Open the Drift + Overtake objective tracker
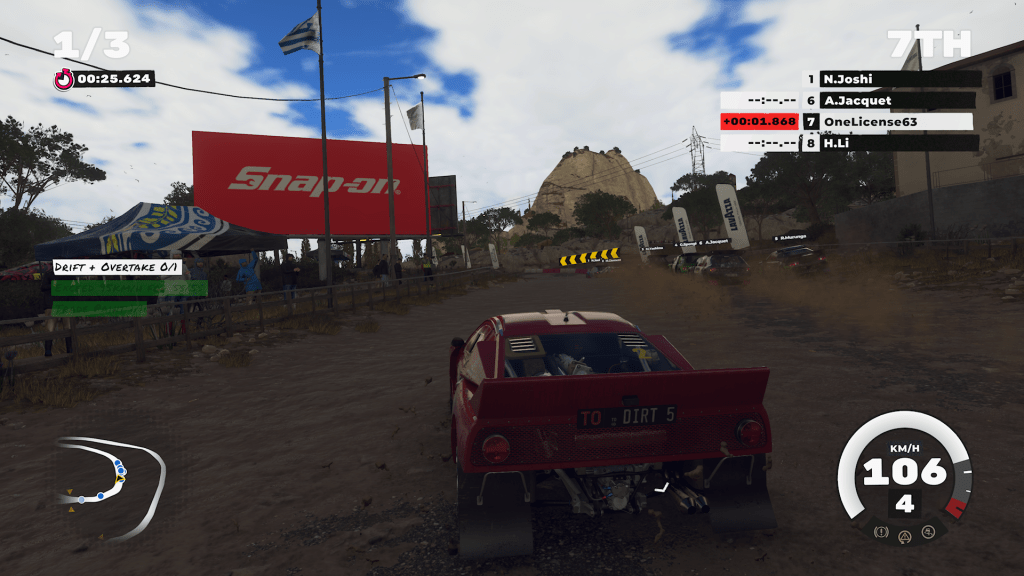Screen dimensions: 1024x576 point(118,268)
